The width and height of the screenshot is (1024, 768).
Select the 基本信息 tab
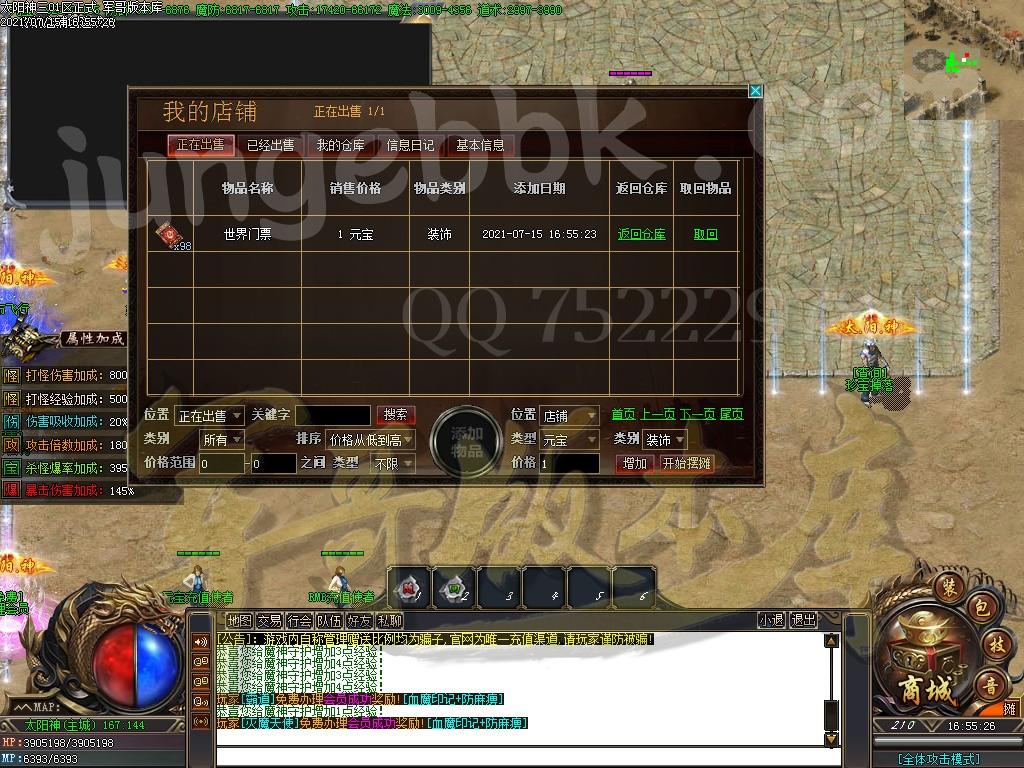480,145
